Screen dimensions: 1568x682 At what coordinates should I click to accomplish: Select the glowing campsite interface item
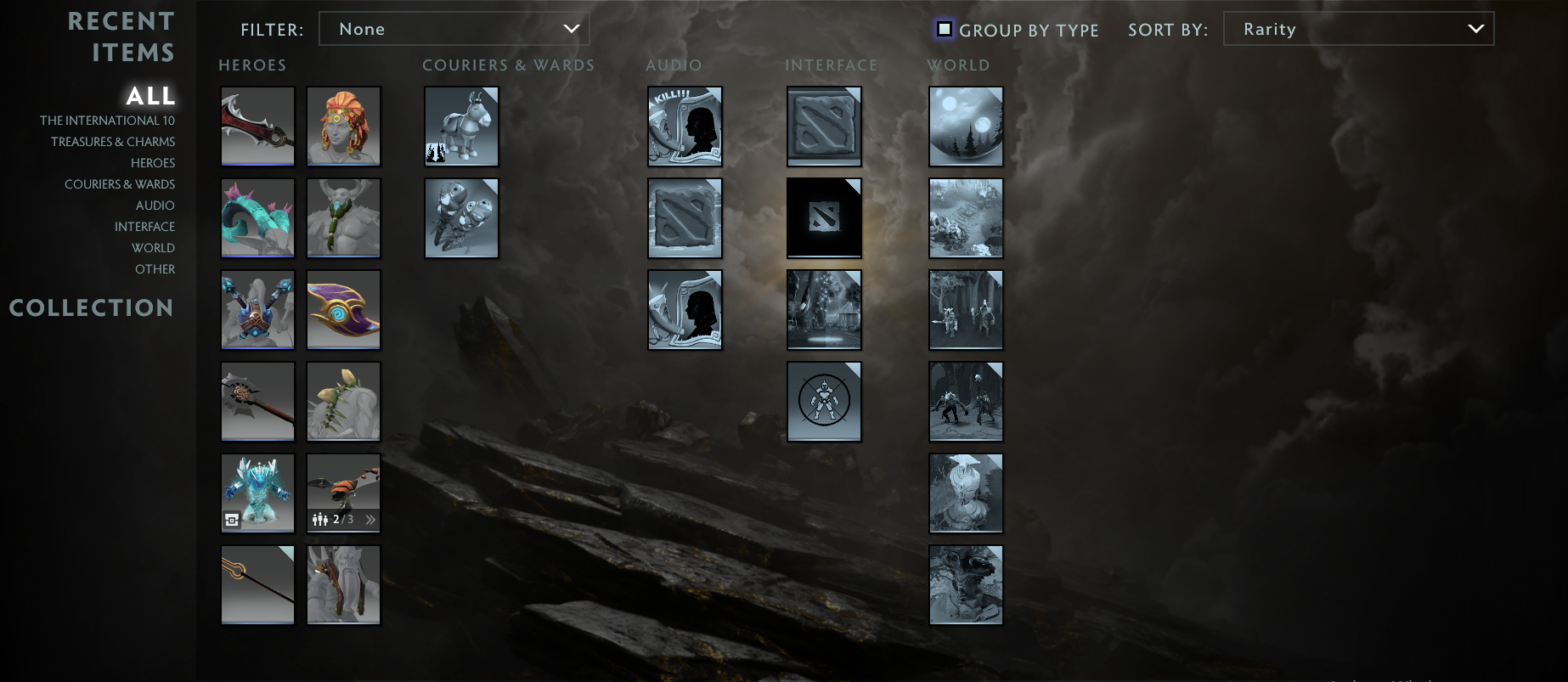click(x=824, y=310)
